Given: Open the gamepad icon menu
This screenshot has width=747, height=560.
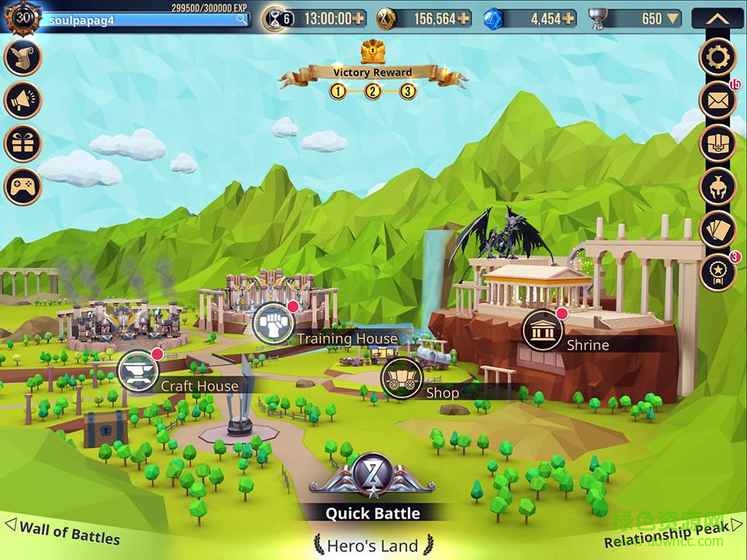Looking at the screenshot, I should point(22,186).
